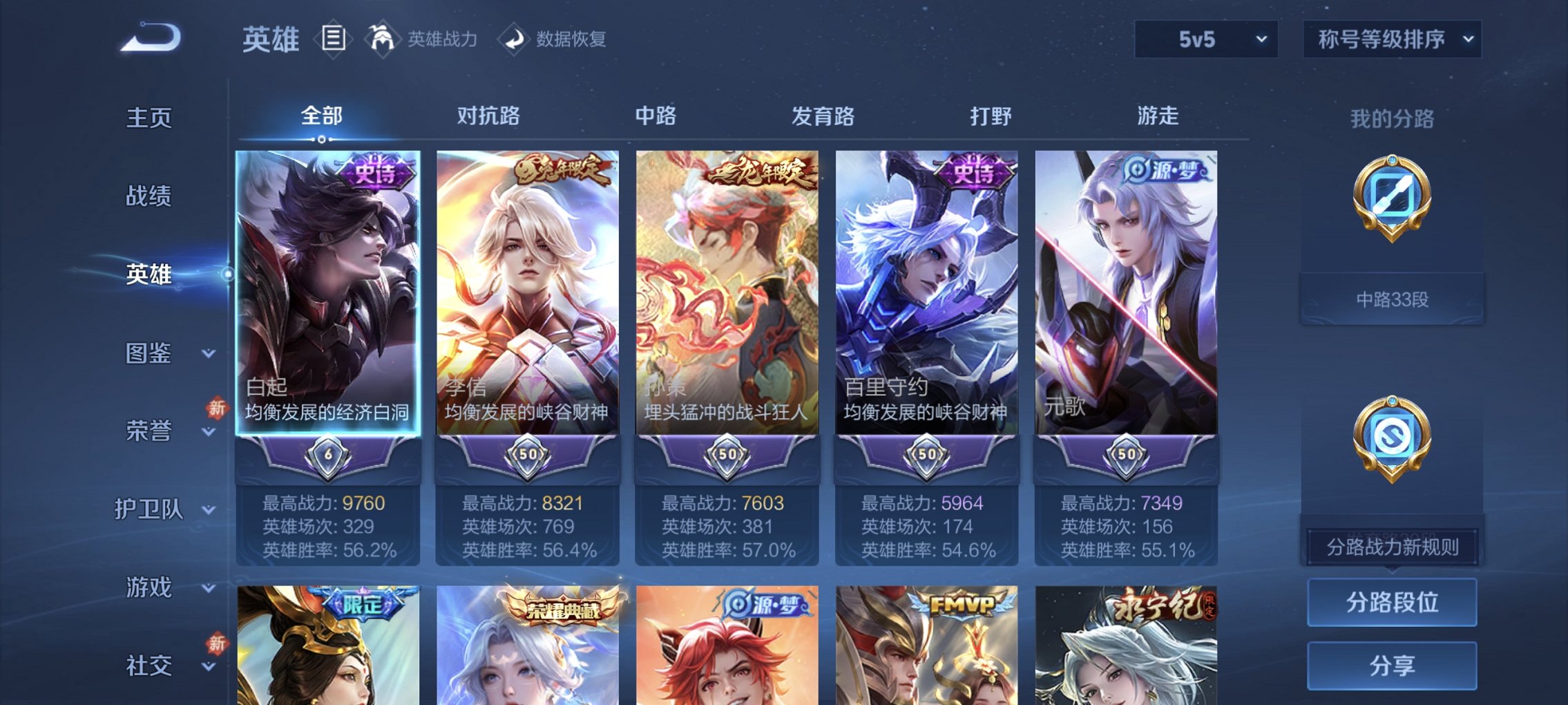The height and width of the screenshot is (705, 1568).
Task: Tap the 新 badge next to 社交
Action: [x=216, y=643]
